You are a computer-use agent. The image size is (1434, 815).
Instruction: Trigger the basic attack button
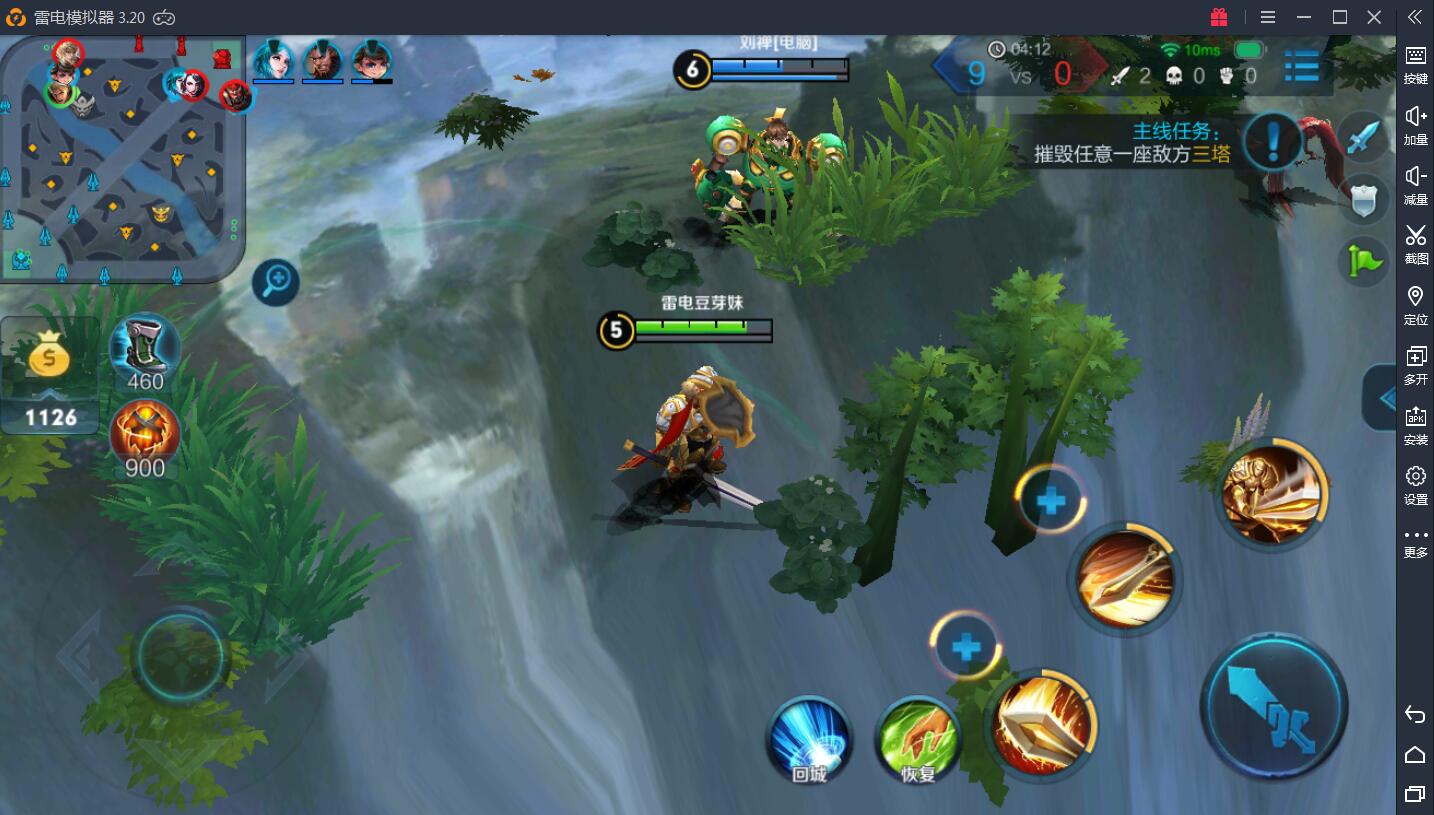pyautogui.click(x=1273, y=705)
